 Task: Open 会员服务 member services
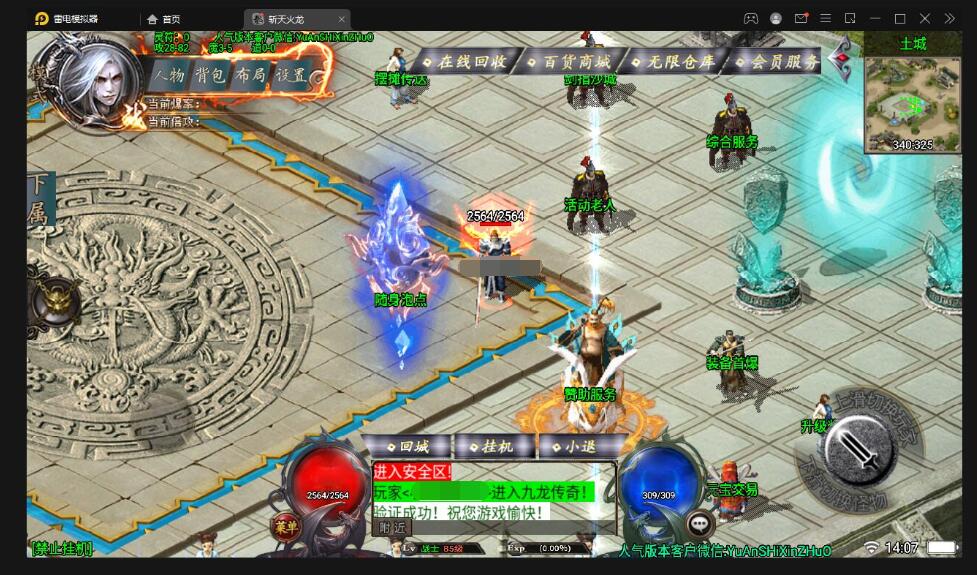[779, 61]
